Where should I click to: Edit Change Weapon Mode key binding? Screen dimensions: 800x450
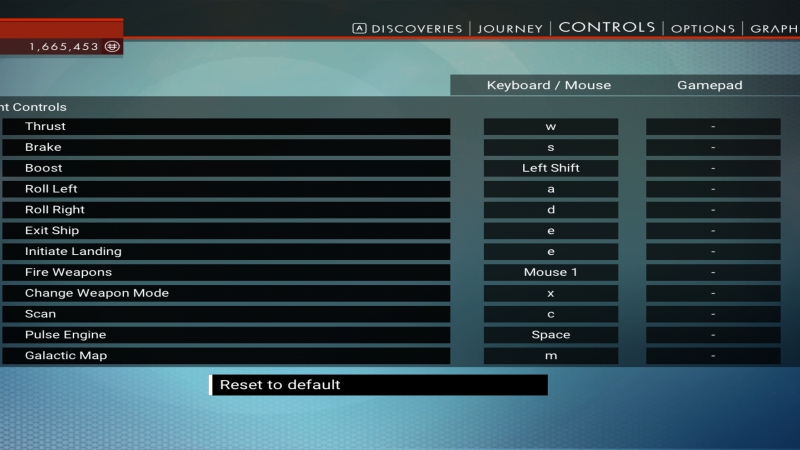click(551, 293)
